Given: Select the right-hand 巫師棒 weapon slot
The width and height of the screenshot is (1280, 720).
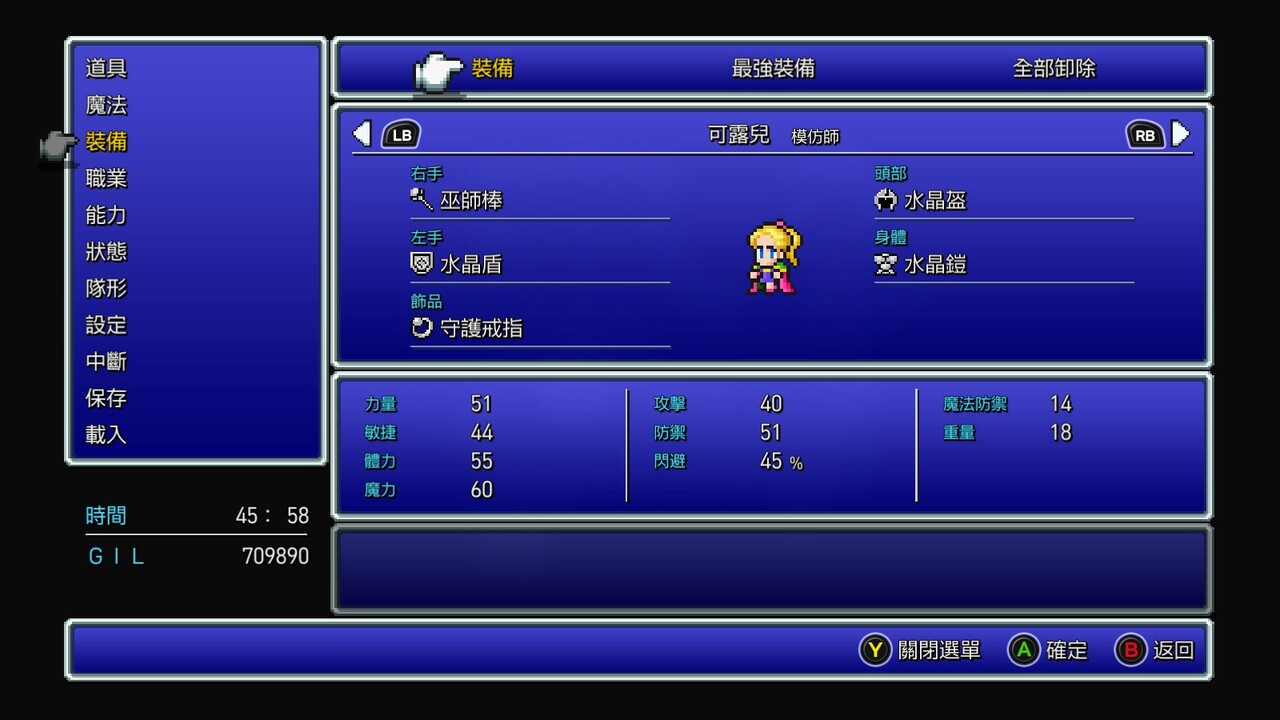Looking at the screenshot, I should [x=471, y=200].
